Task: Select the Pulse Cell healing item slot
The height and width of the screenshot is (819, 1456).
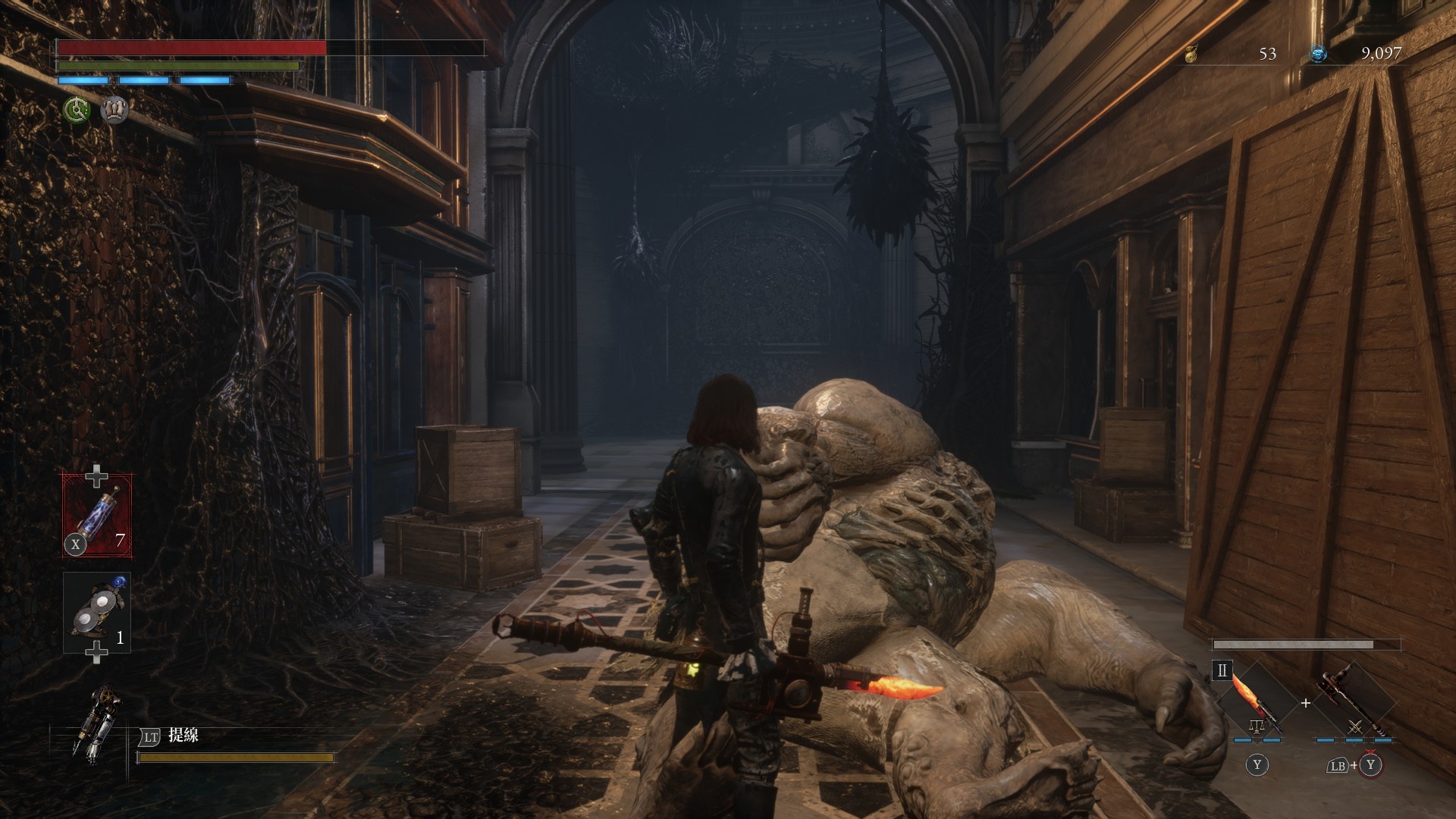Action: [97, 515]
